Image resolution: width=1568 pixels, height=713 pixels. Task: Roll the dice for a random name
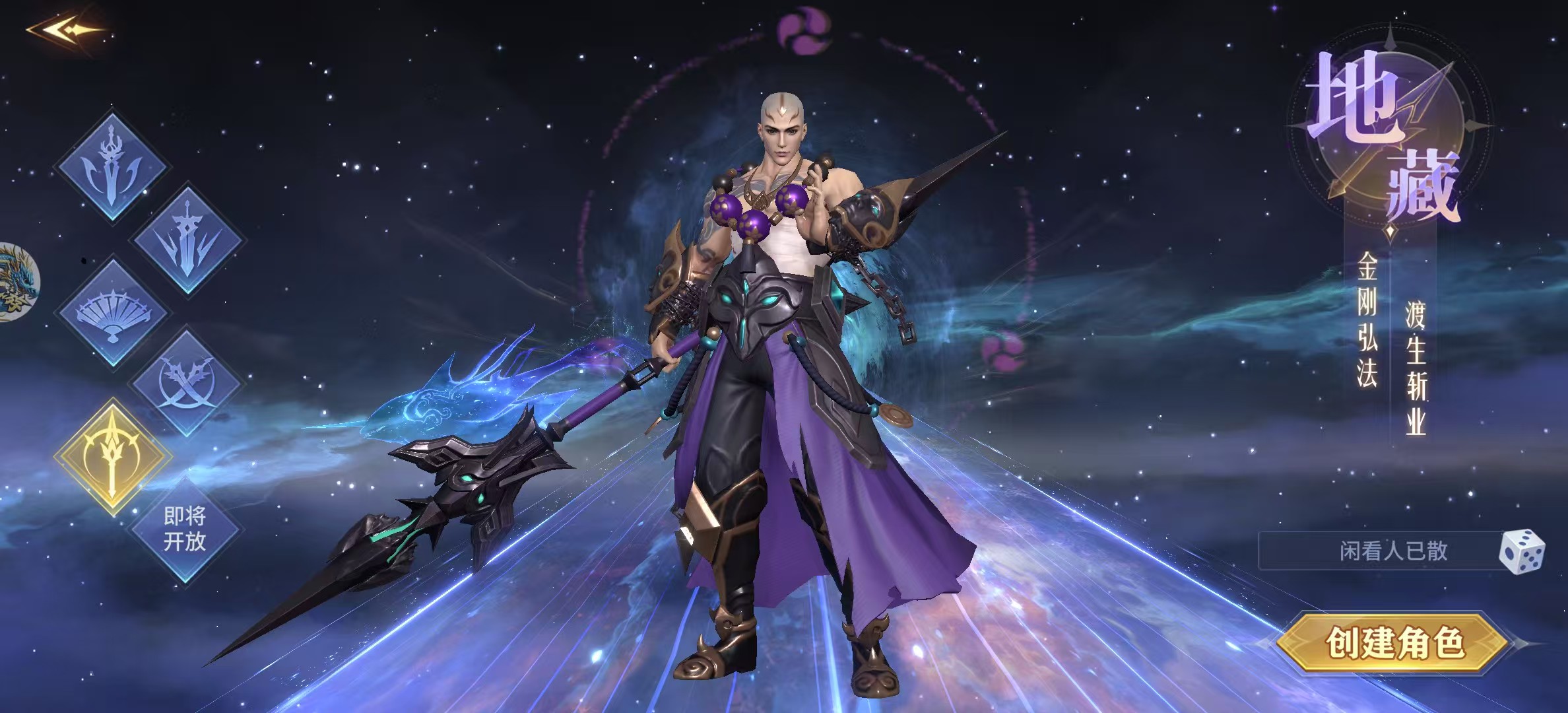[1521, 551]
